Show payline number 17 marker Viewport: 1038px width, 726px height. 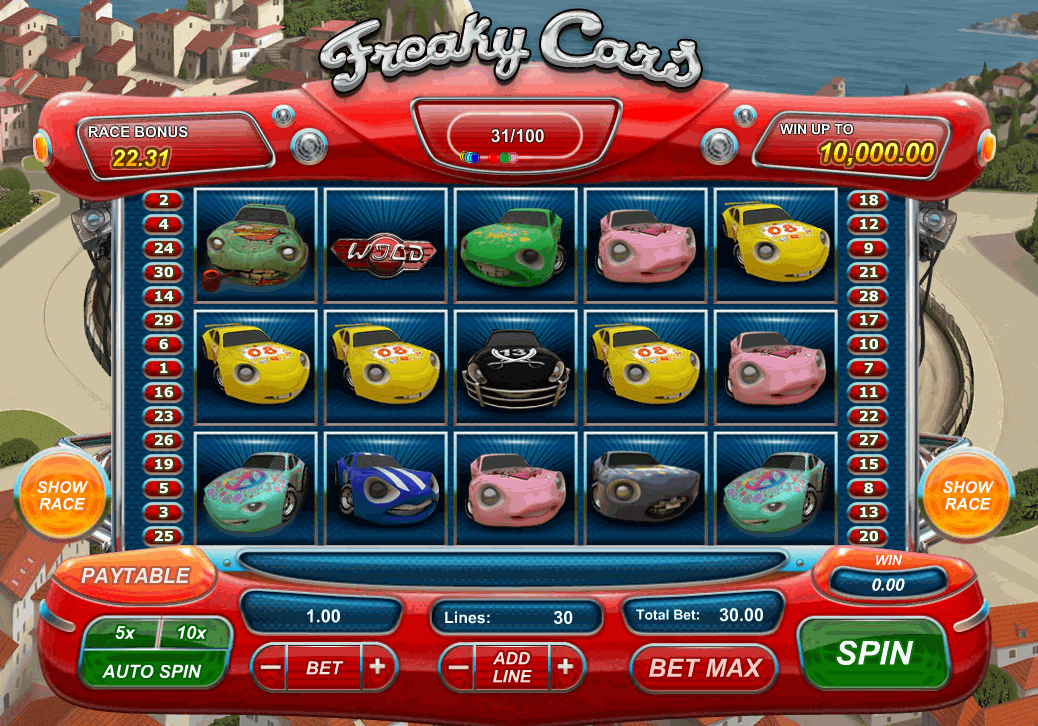pyautogui.click(x=868, y=320)
